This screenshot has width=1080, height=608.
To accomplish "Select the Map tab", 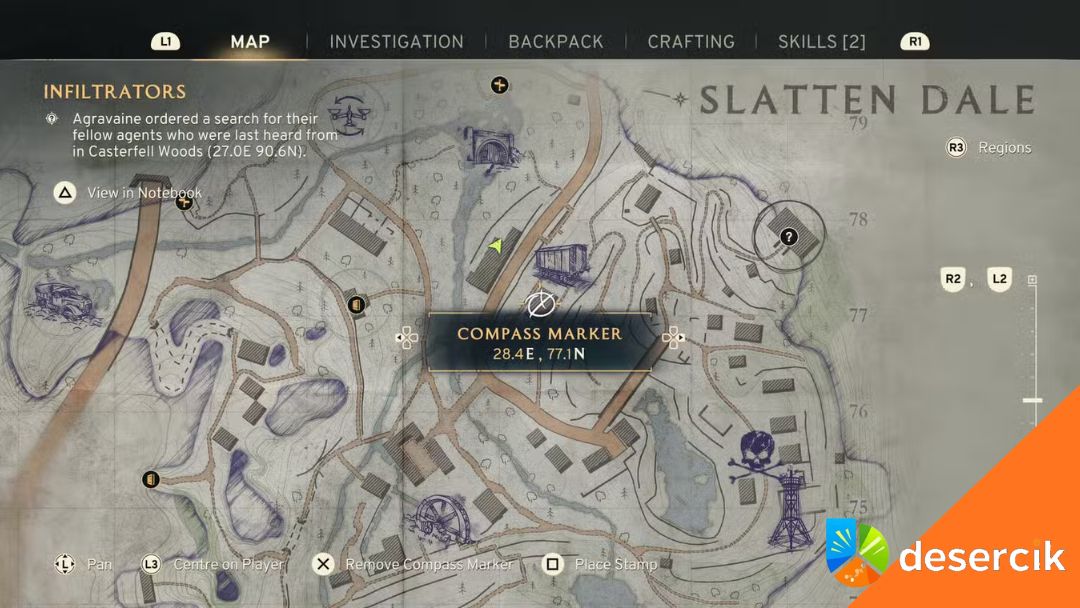I will click(250, 42).
